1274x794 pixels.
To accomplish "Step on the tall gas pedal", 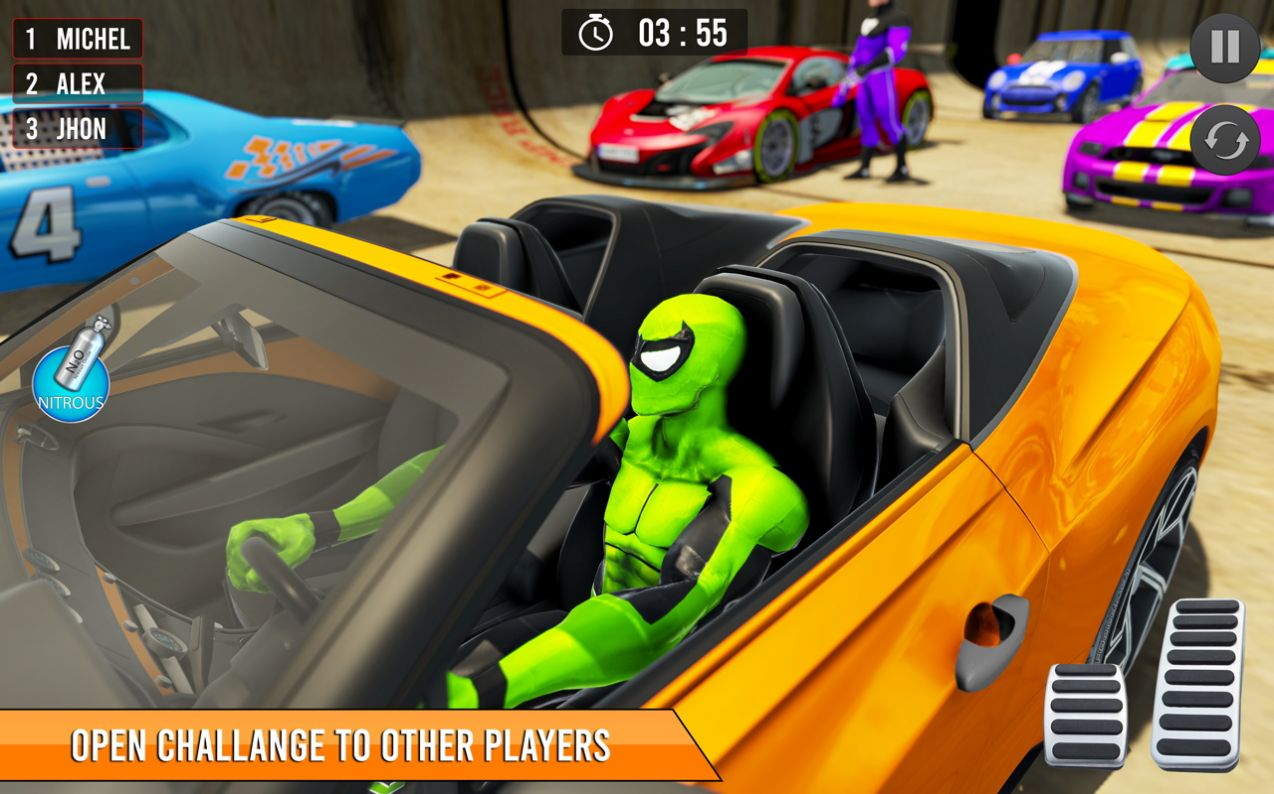I will (x=1197, y=683).
